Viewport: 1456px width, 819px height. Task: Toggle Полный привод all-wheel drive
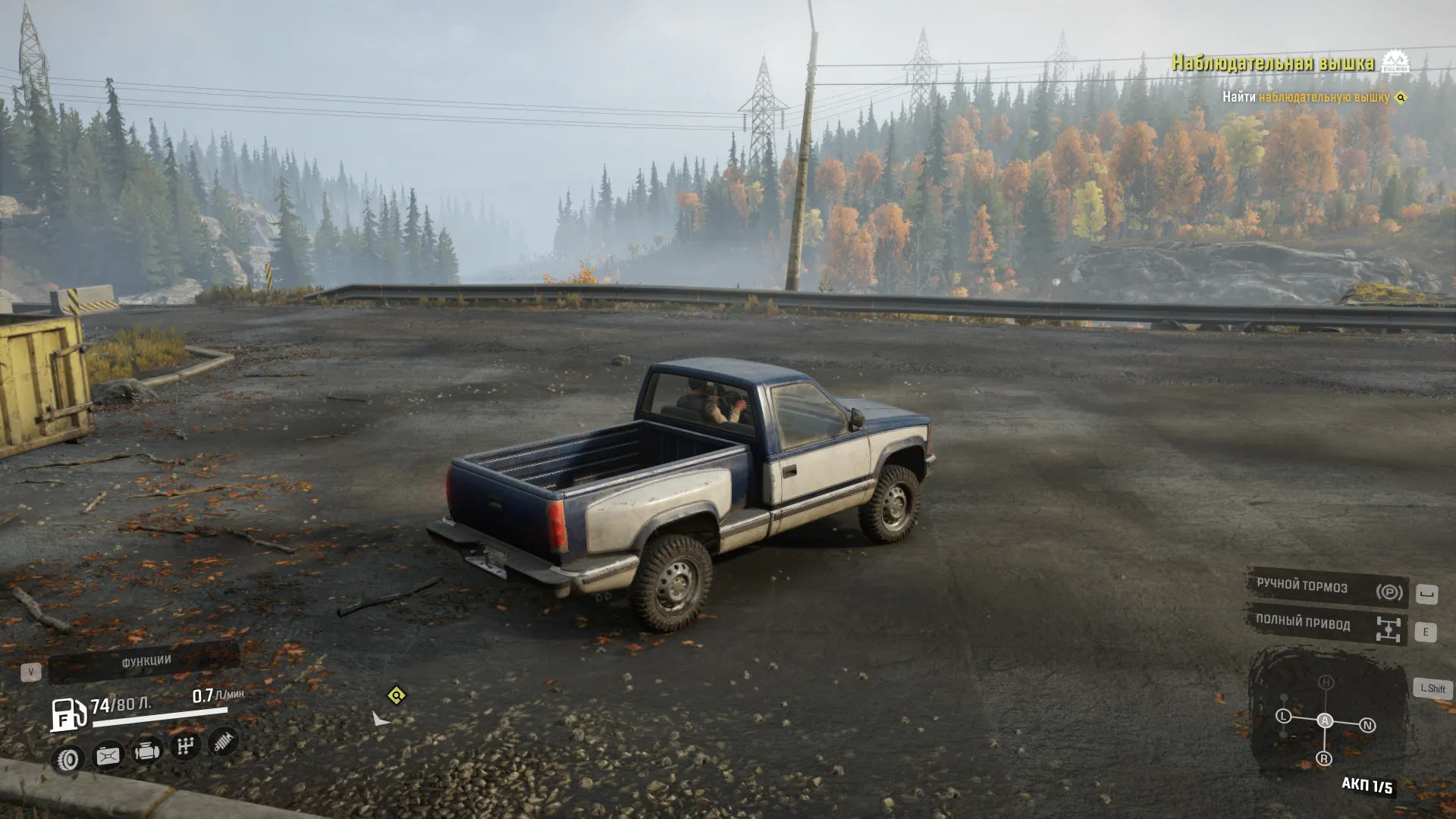click(x=1327, y=625)
